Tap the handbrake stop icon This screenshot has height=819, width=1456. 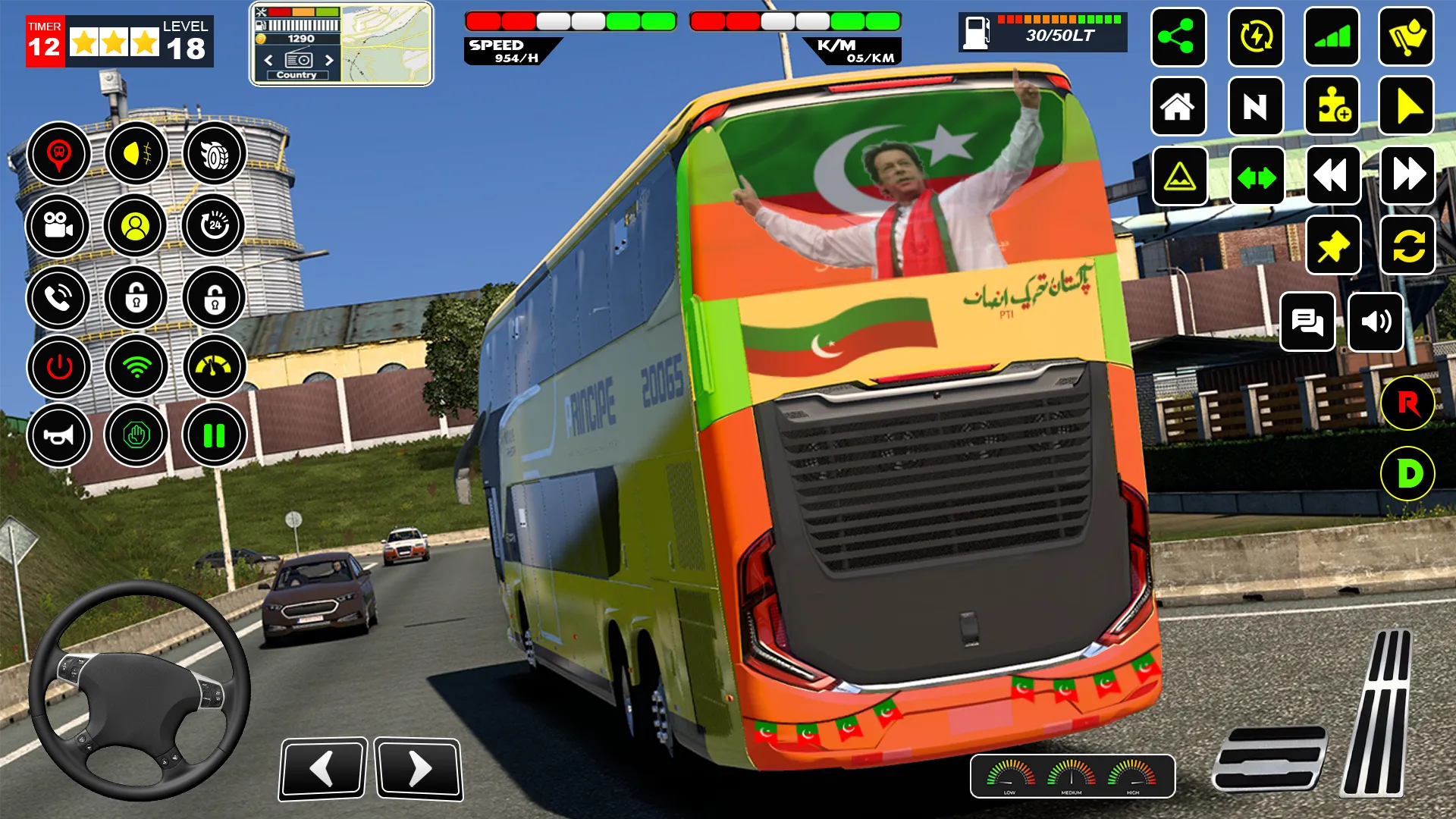tap(136, 436)
